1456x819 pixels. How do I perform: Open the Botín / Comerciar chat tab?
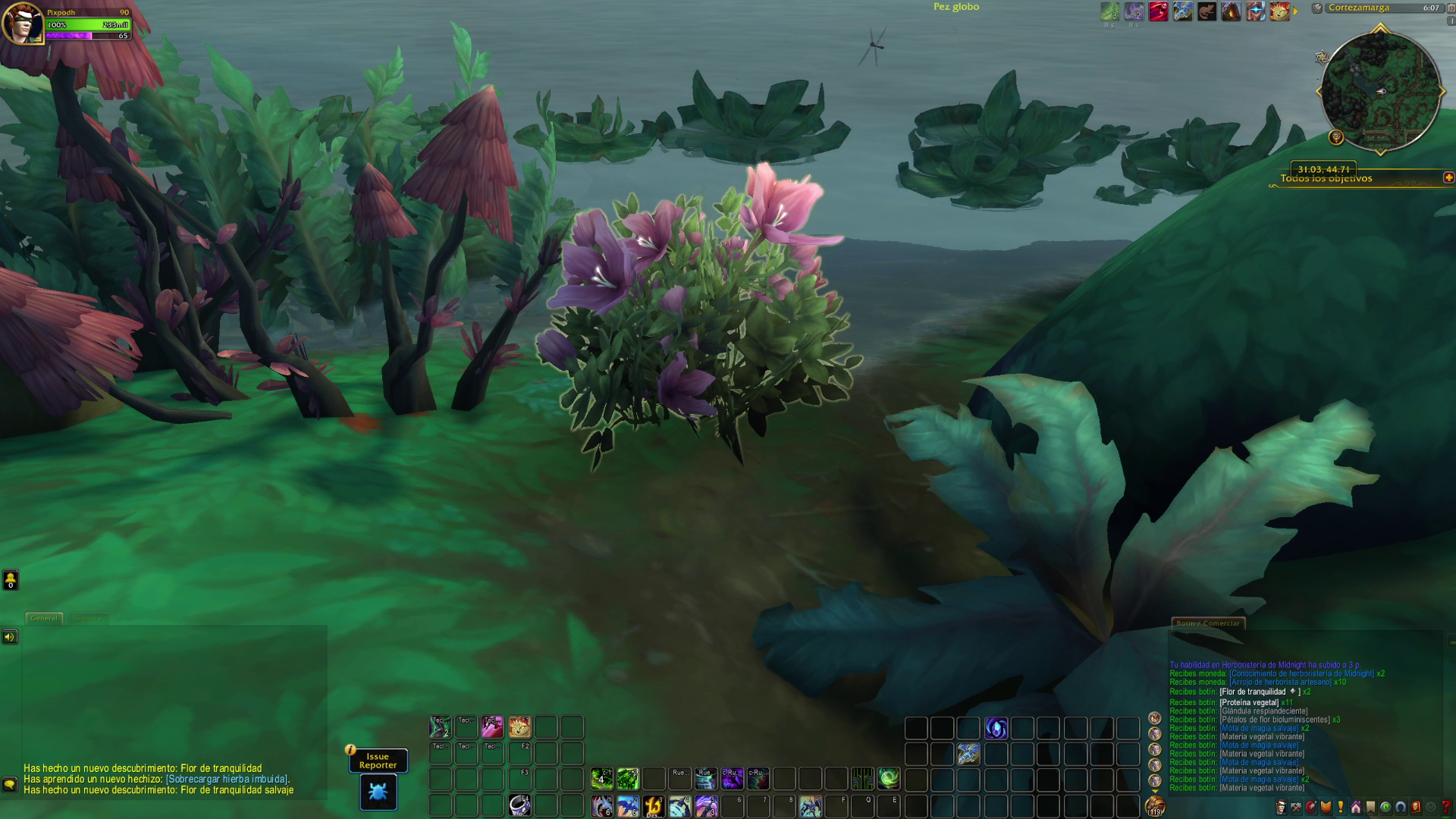coord(1207,623)
